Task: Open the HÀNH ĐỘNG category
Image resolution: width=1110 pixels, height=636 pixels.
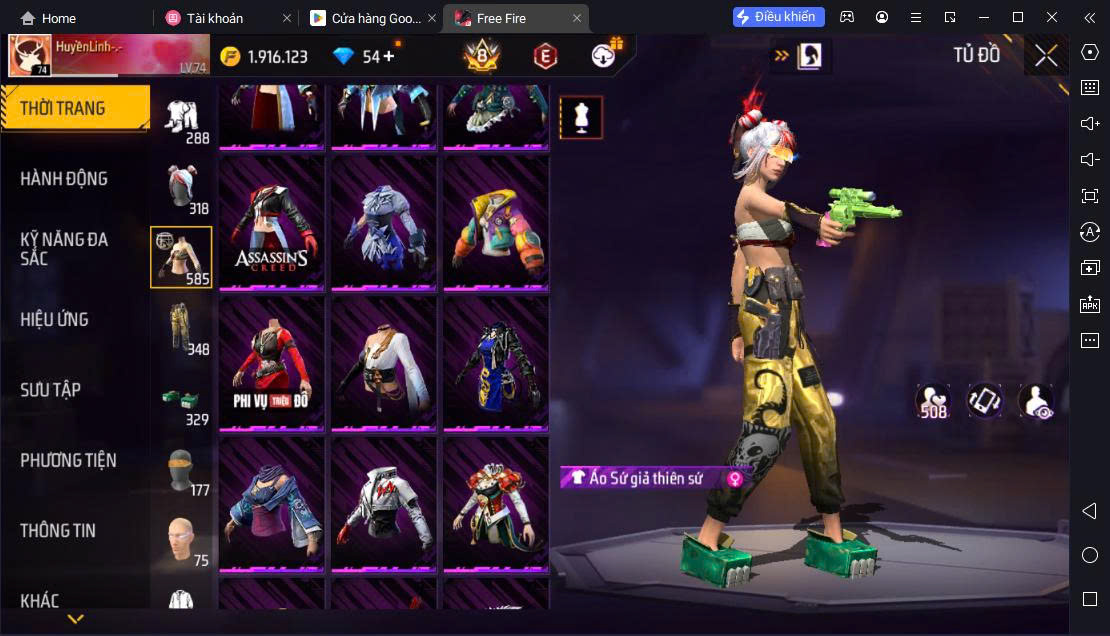Action: point(64,179)
